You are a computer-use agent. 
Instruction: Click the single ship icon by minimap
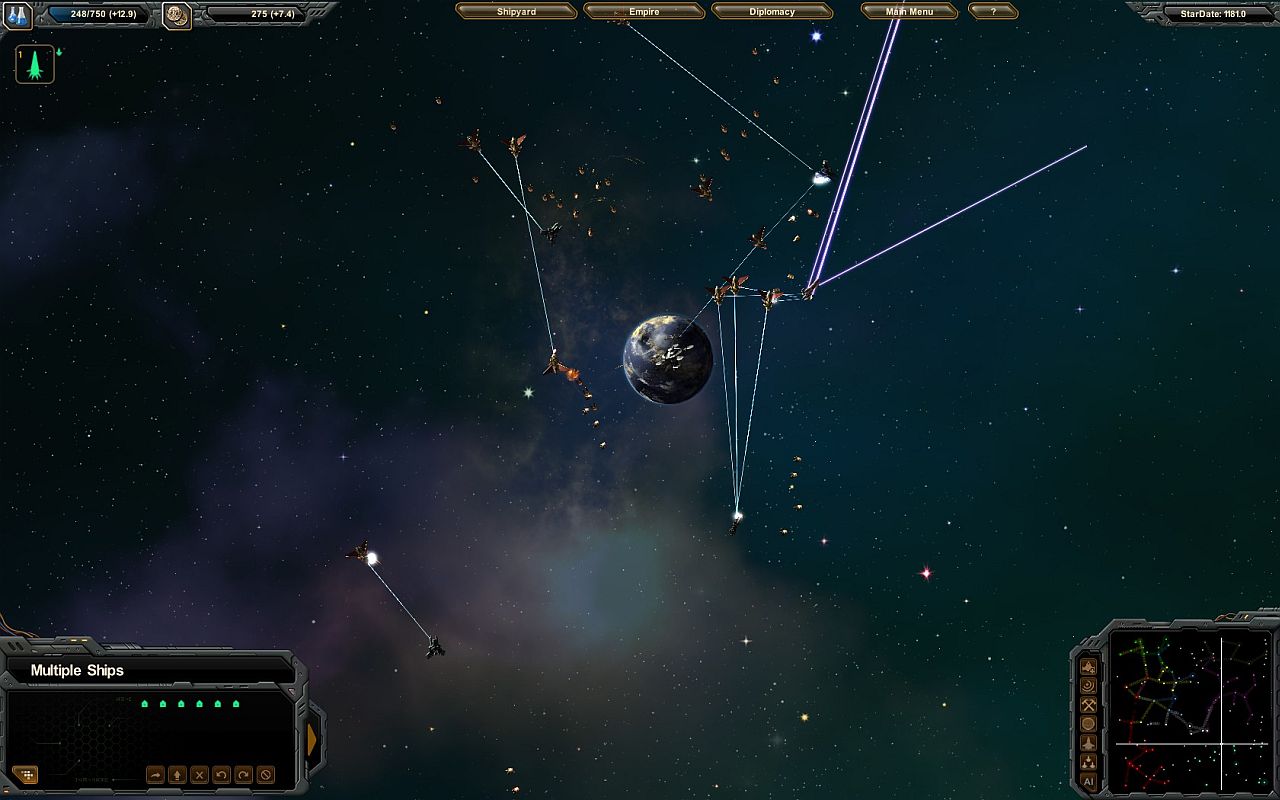pyautogui.click(x=1088, y=743)
